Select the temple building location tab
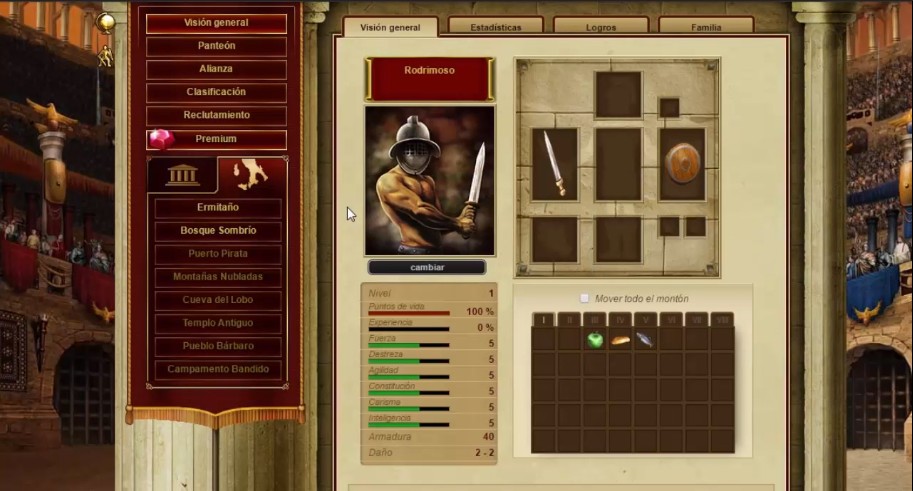Screen dimensions: 913x491 (x=182, y=175)
